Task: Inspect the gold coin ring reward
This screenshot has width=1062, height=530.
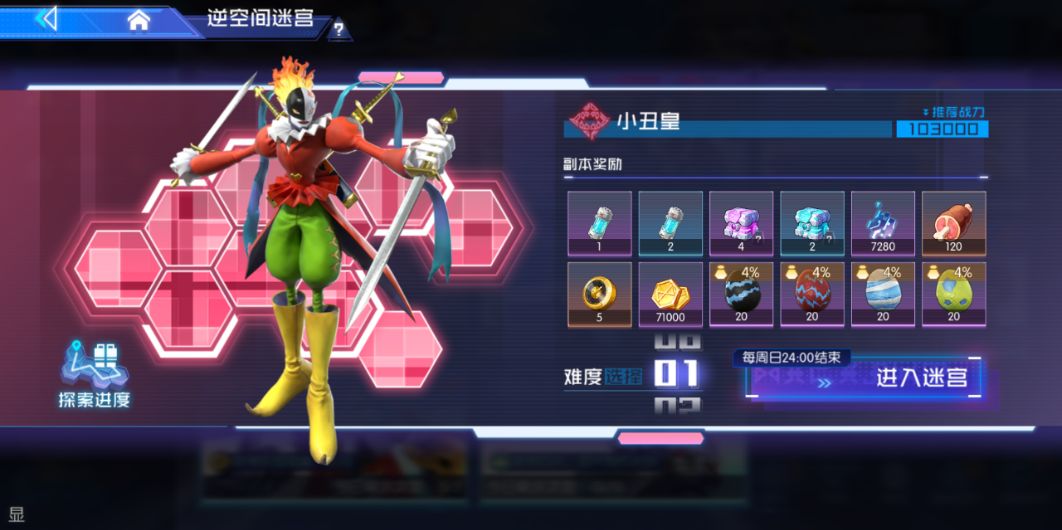Action: pyautogui.click(x=599, y=294)
